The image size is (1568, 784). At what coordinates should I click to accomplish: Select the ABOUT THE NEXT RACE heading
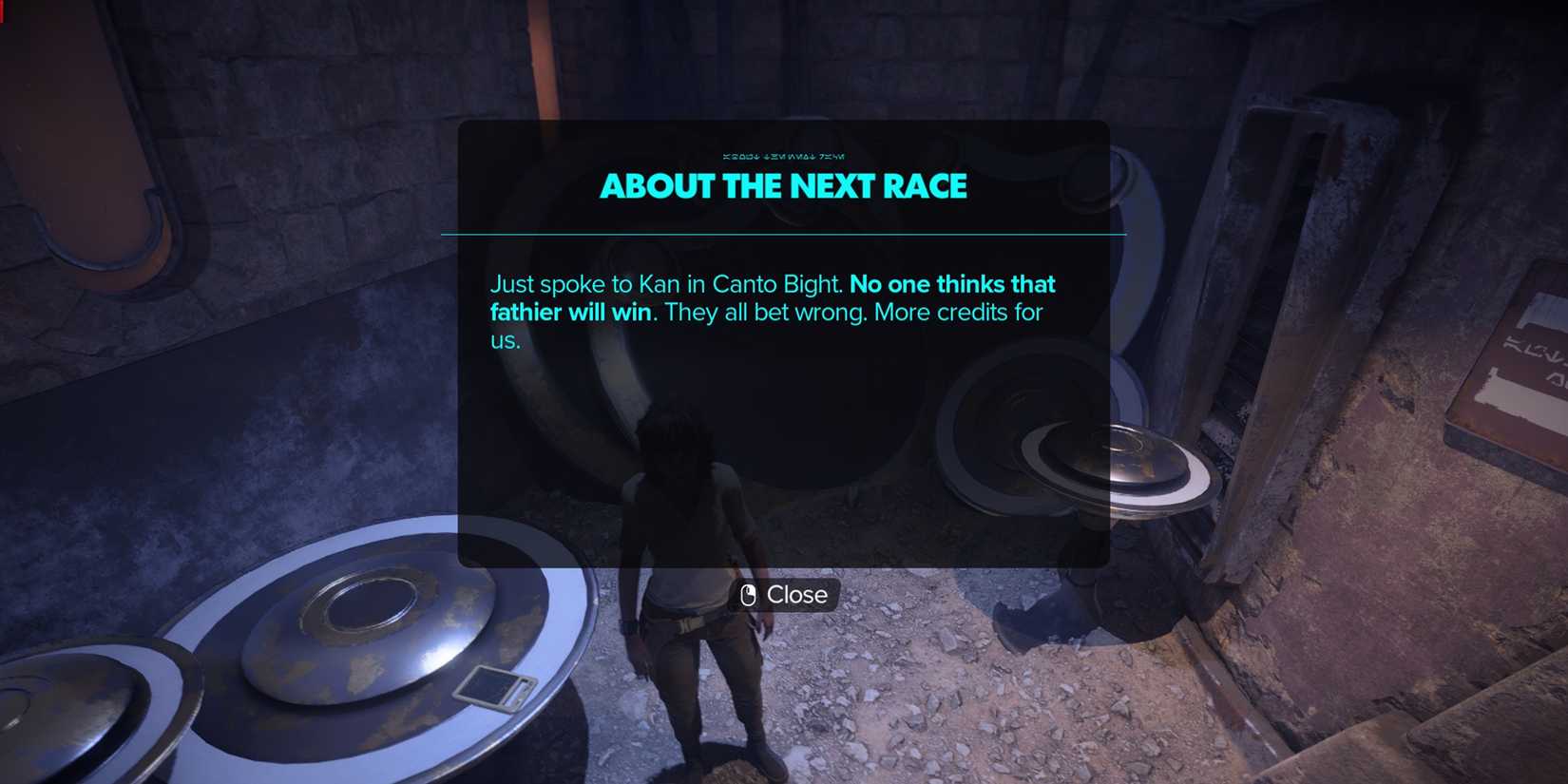pos(783,186)
